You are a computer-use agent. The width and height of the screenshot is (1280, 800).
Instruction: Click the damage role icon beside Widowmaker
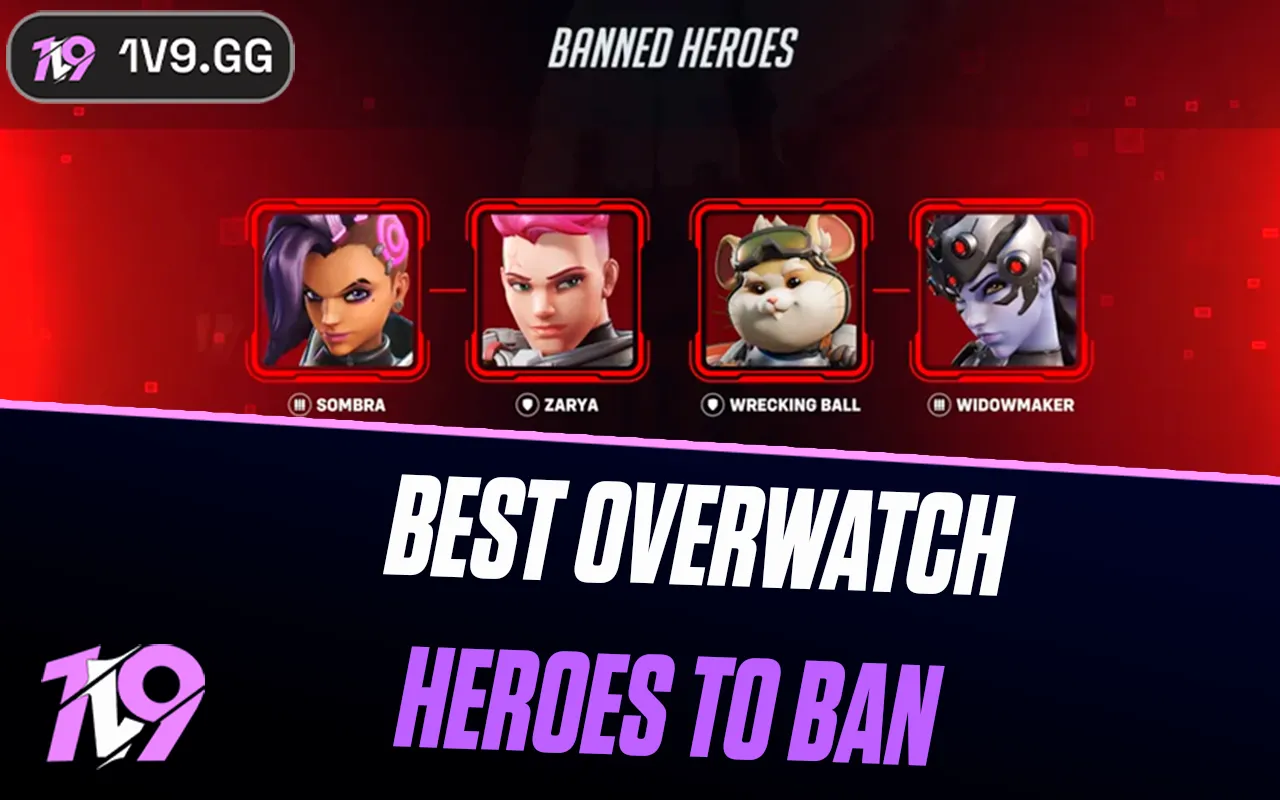[938, 406]
